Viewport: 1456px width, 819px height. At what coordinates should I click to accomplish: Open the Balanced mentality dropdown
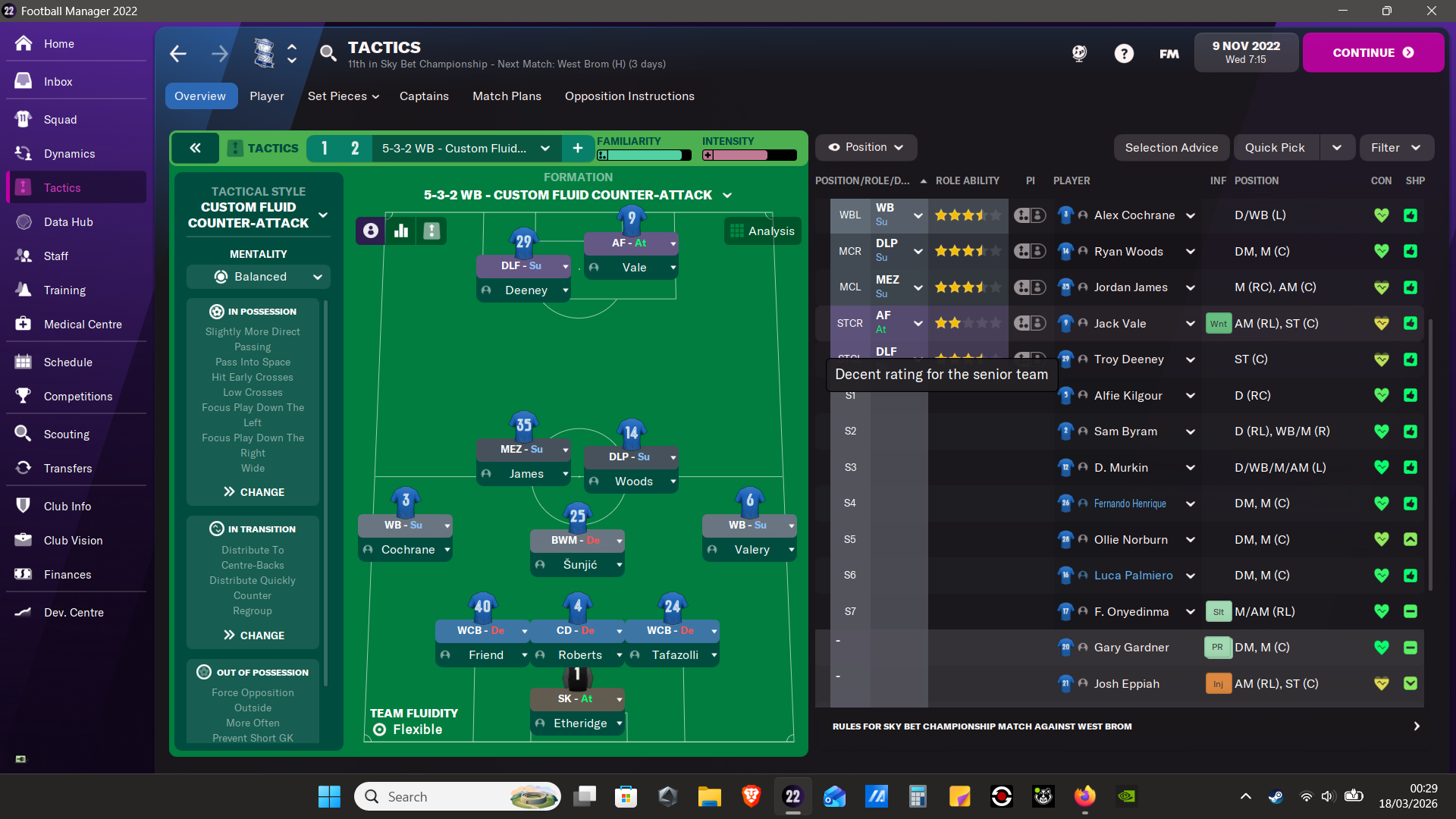(x=258, y=276)
